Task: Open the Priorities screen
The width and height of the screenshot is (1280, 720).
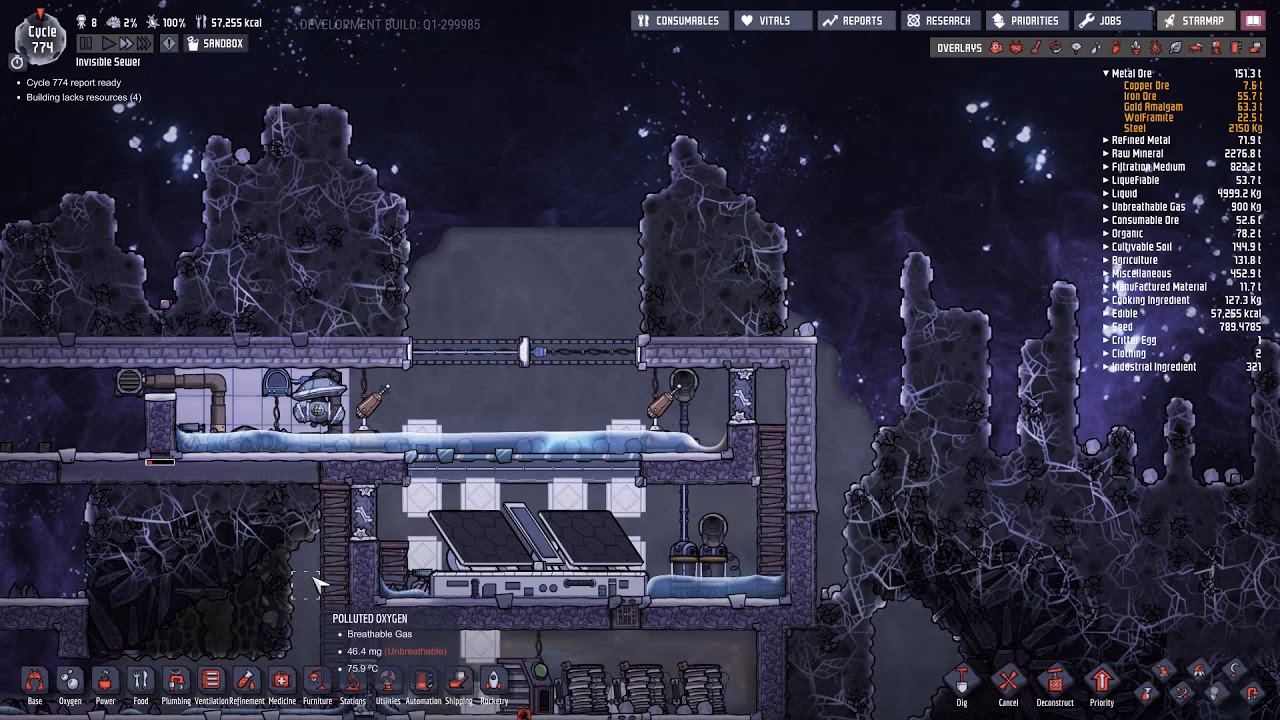Action: click(x=1028, y=20)
